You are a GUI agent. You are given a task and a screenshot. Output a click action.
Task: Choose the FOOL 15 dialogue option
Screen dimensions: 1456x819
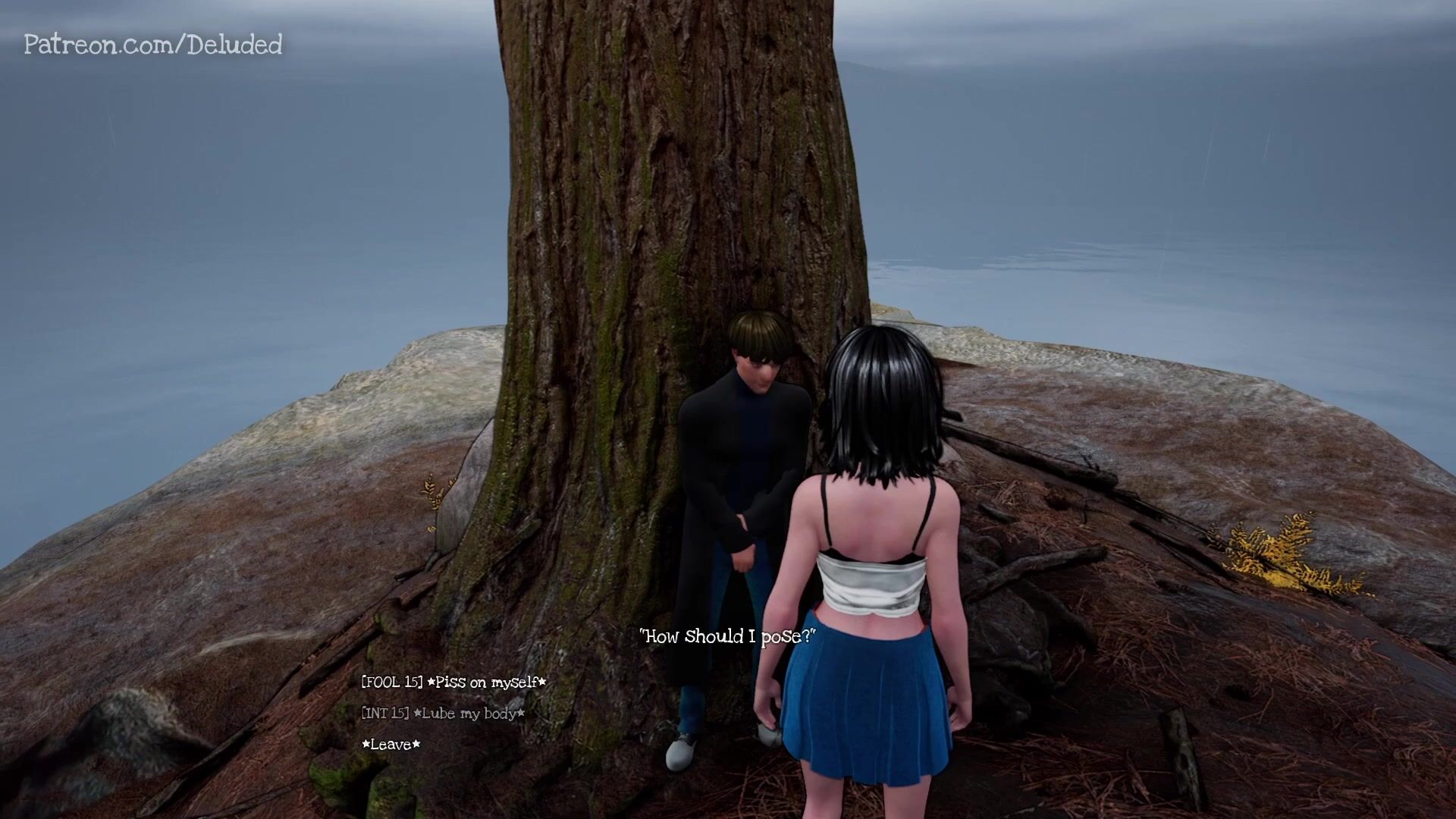pos(453,682)
